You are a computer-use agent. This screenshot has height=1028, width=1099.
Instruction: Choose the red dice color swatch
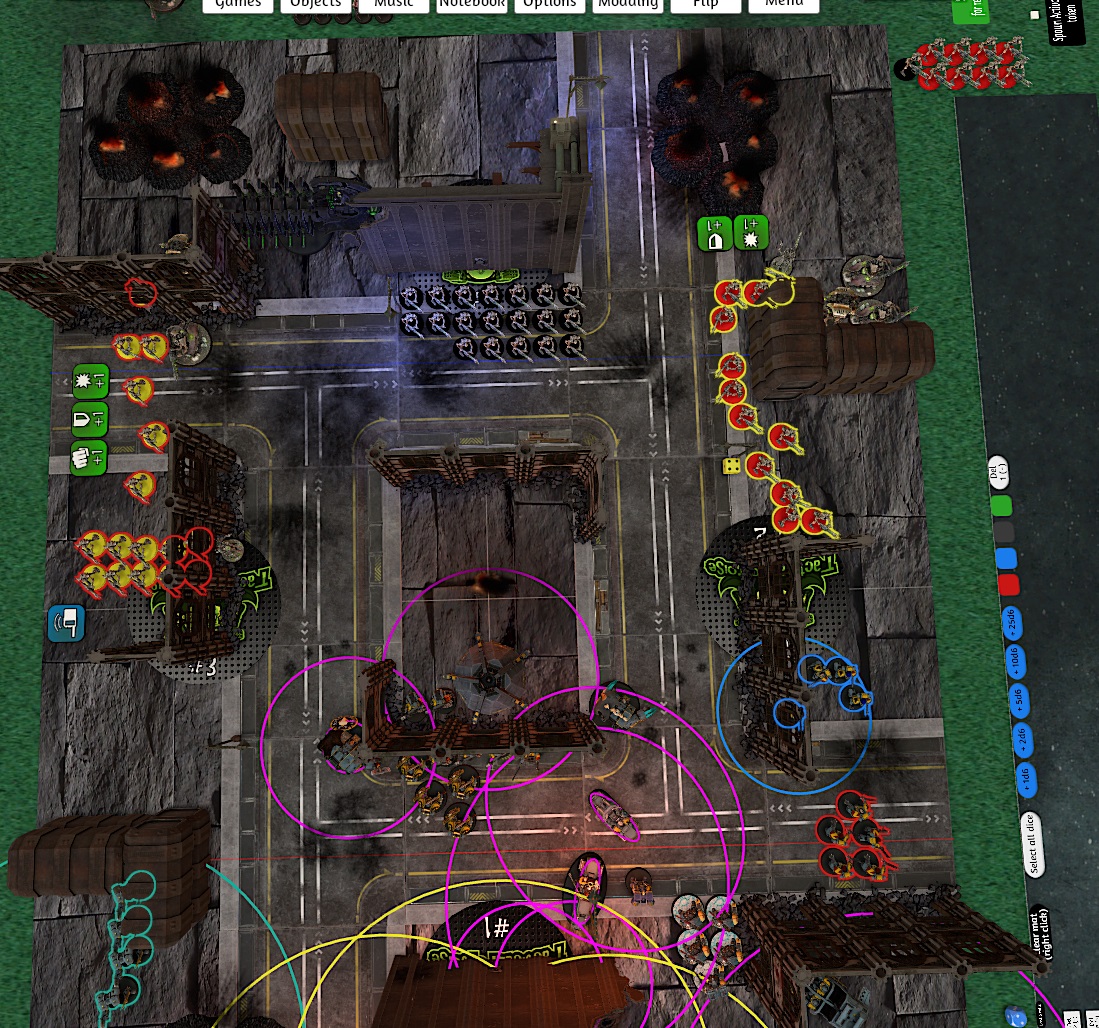coord(1009,585)
